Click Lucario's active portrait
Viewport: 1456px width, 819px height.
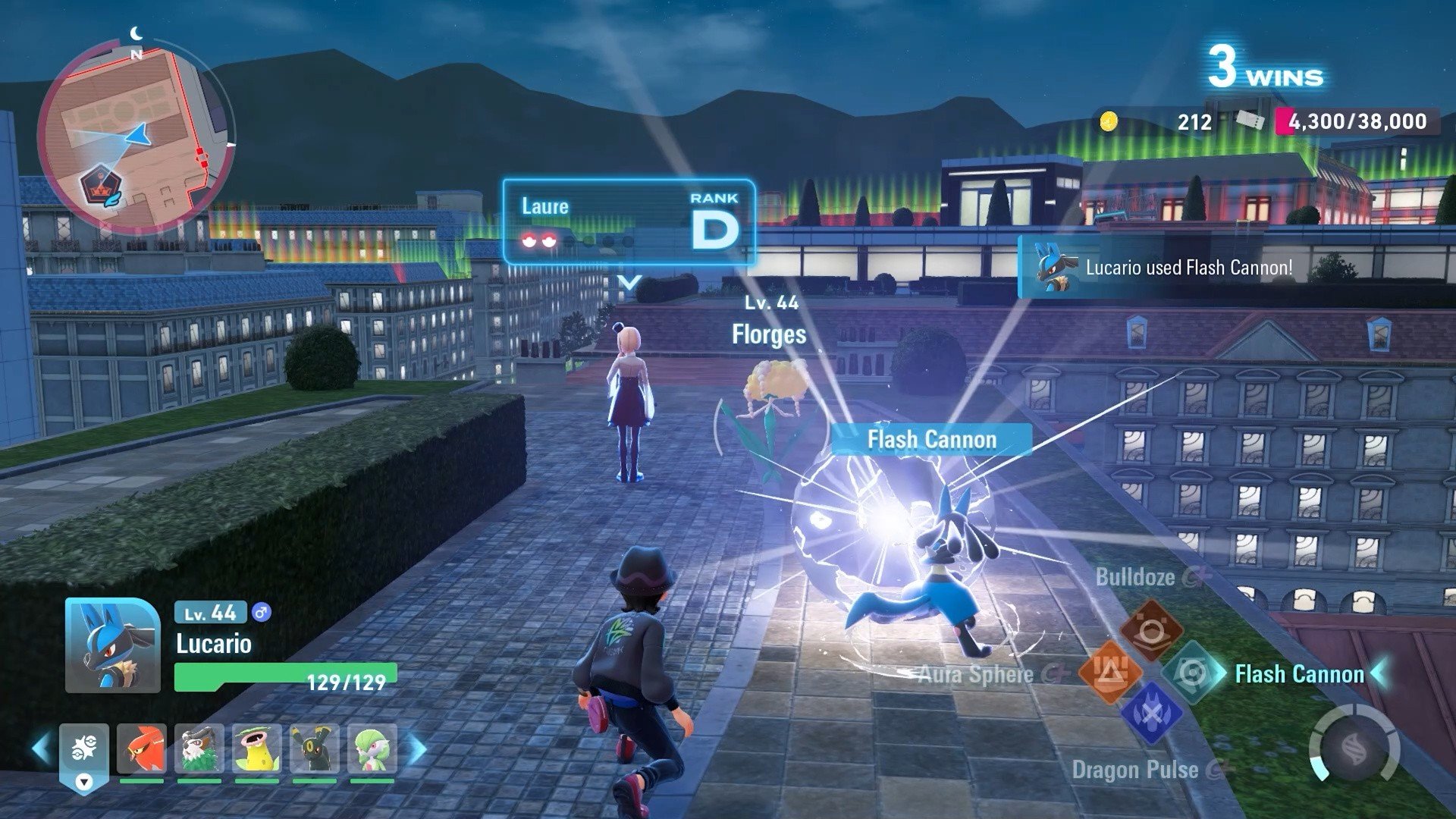112,646
